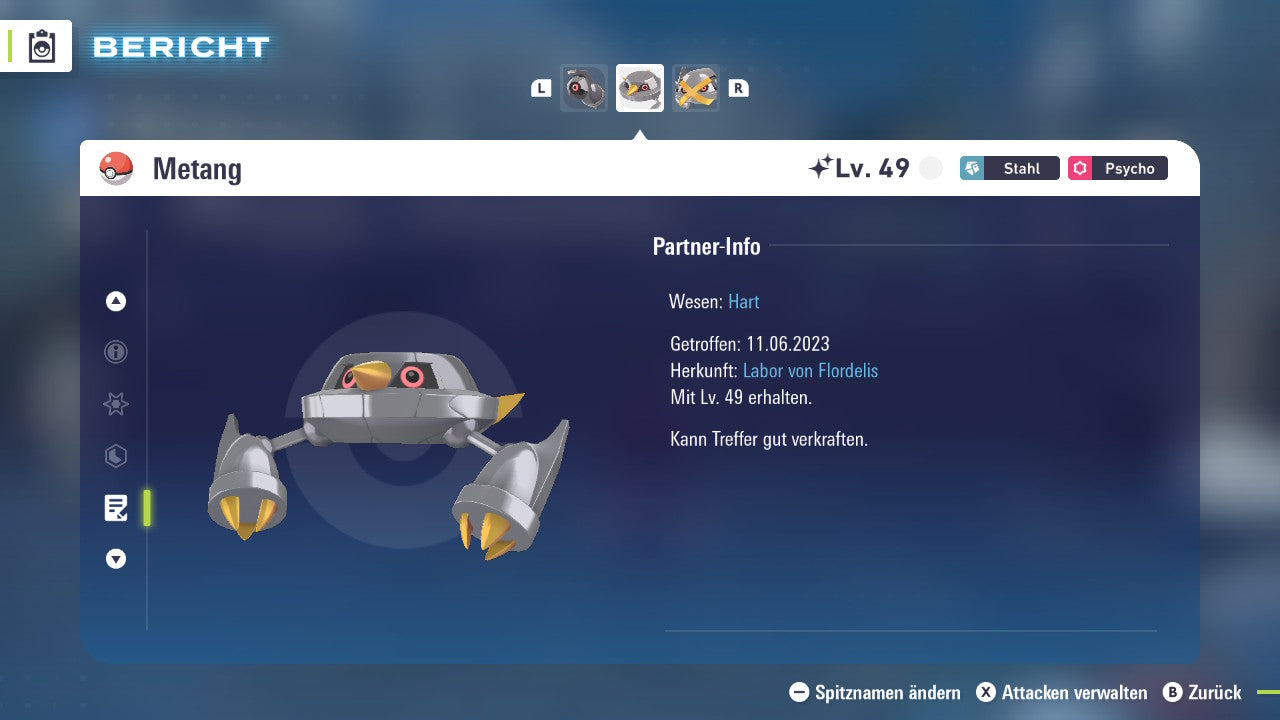Click the clipboard Bericht icon top left
1280x720 pixels.
click(x=40, y=46)
